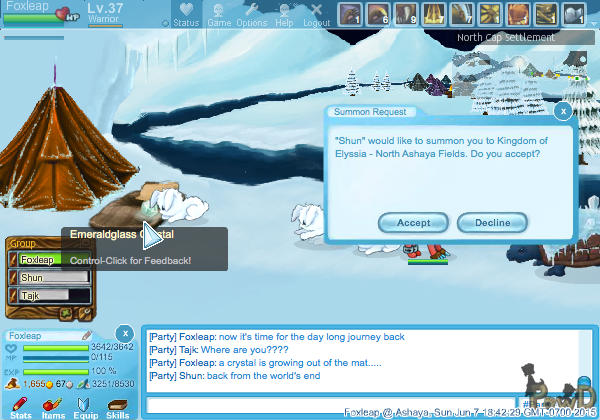Open the Options menu

251,15
